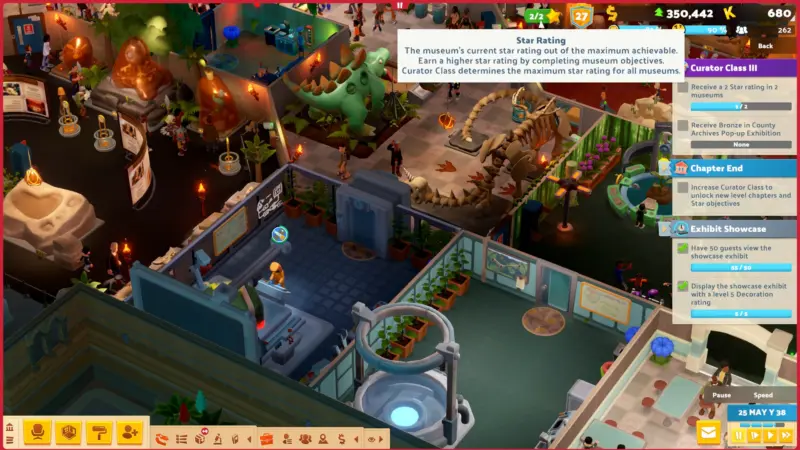
Task: Set the game to normal play speed
Action: [x=768, y=435]
